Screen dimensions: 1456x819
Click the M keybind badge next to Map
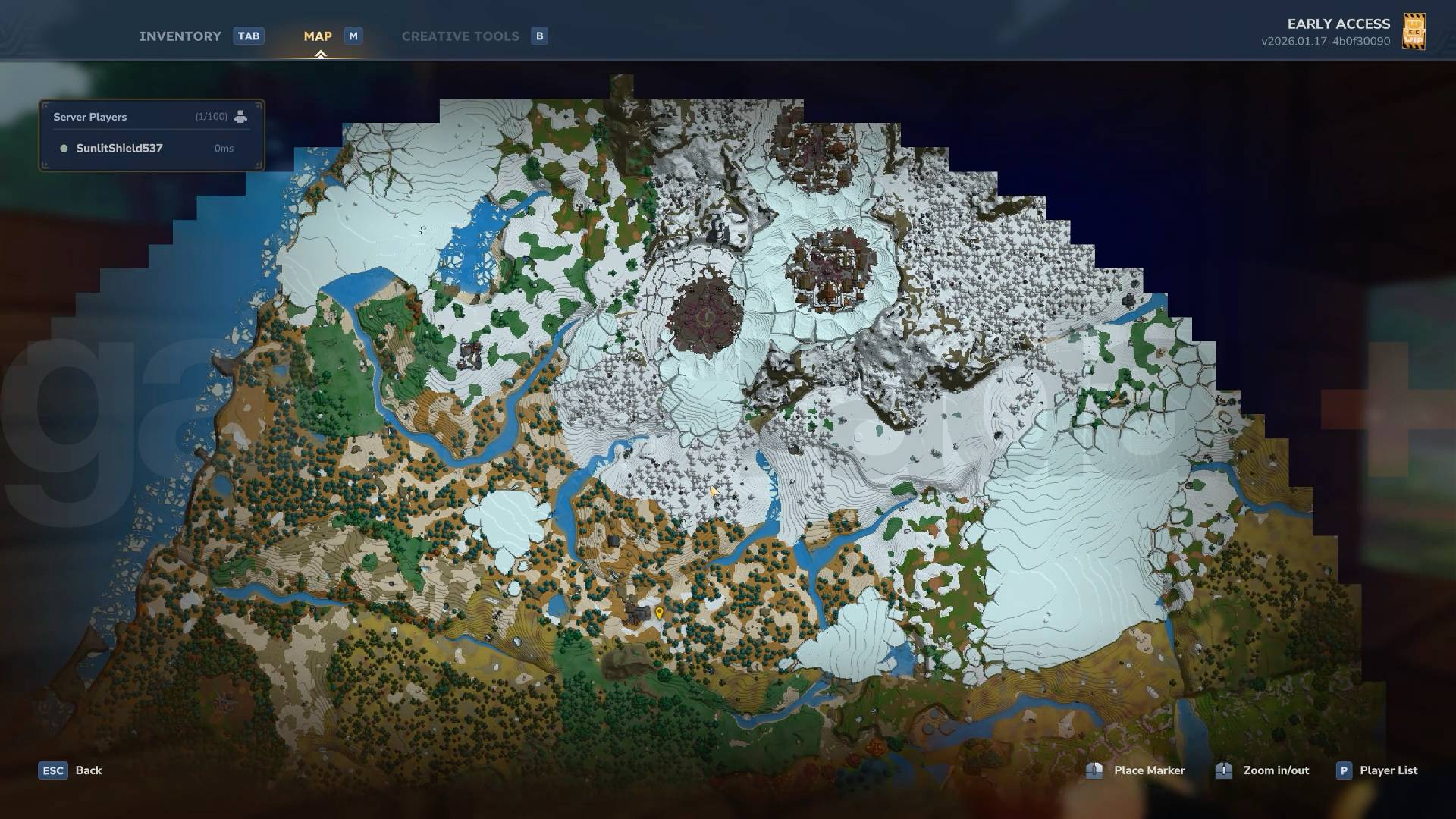point(352,36)
